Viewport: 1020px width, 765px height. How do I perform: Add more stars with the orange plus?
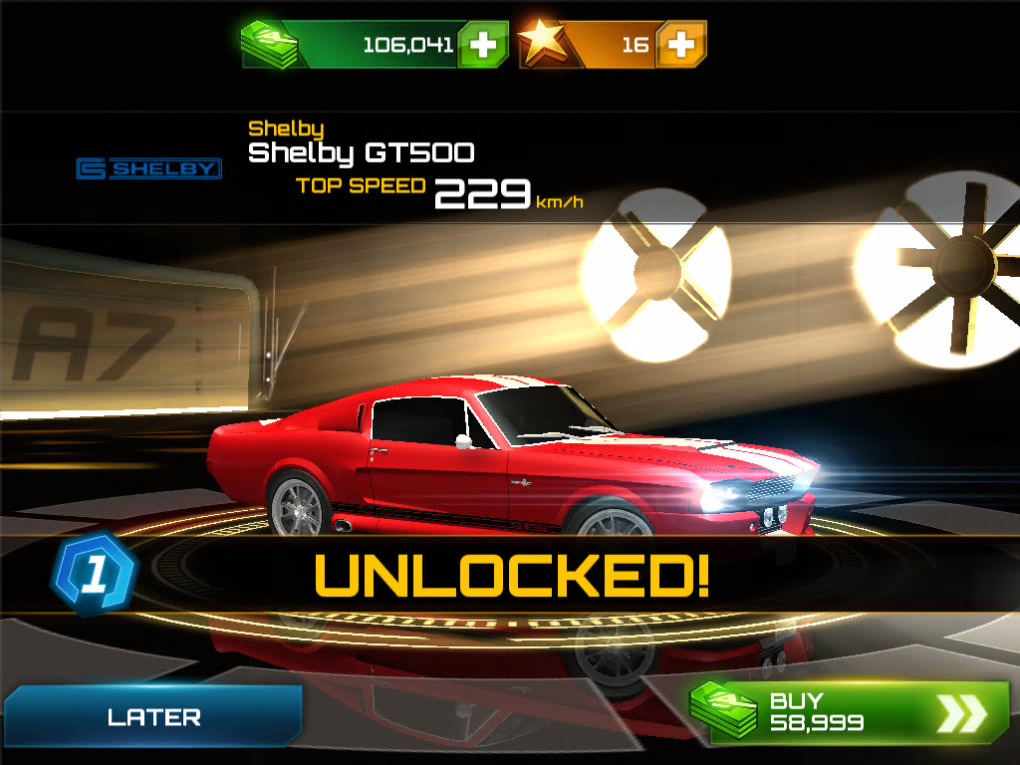pos(682,45)
